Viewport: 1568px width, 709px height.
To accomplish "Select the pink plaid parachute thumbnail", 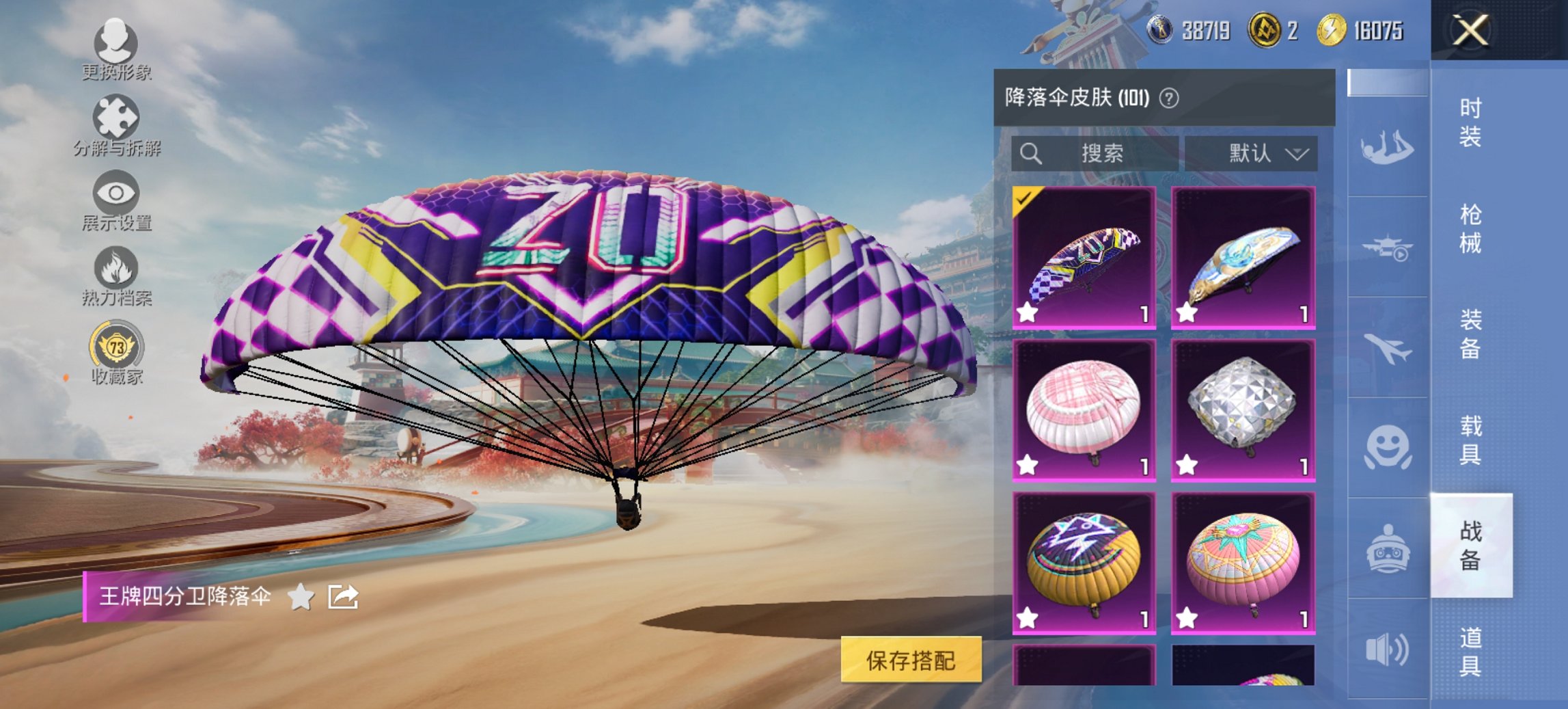I will tap(1086, 410).
